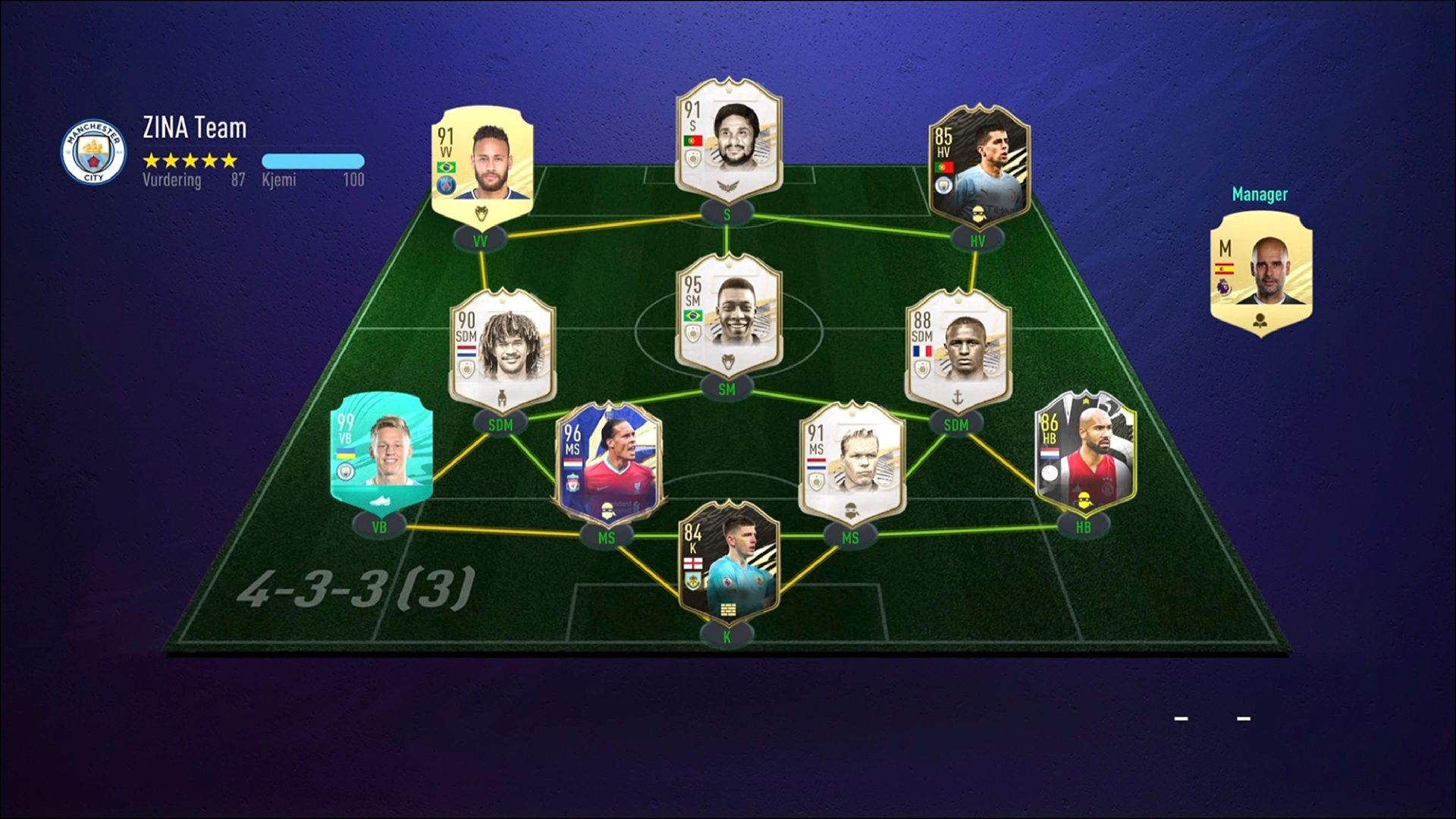Click the England flag on the goalkeeper card
This screenshot has height=819, width=1456.
[694, 563]
